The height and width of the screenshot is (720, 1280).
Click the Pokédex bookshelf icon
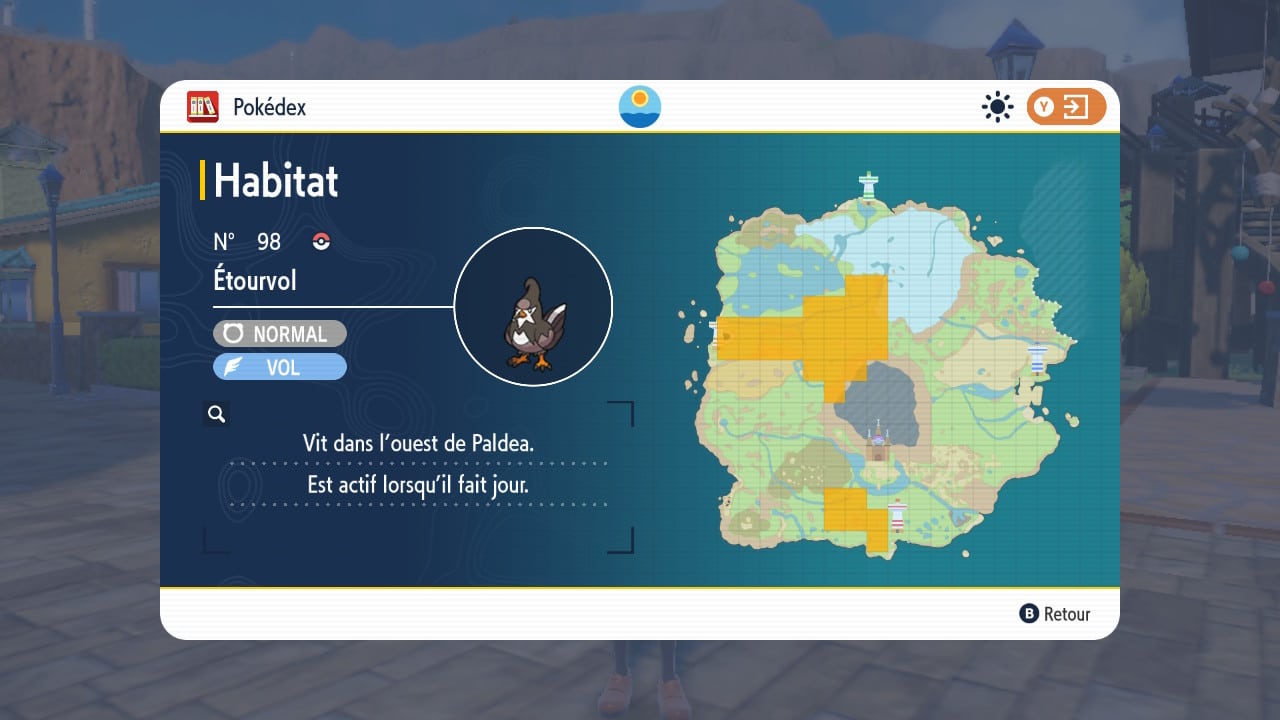click(203, 107)
